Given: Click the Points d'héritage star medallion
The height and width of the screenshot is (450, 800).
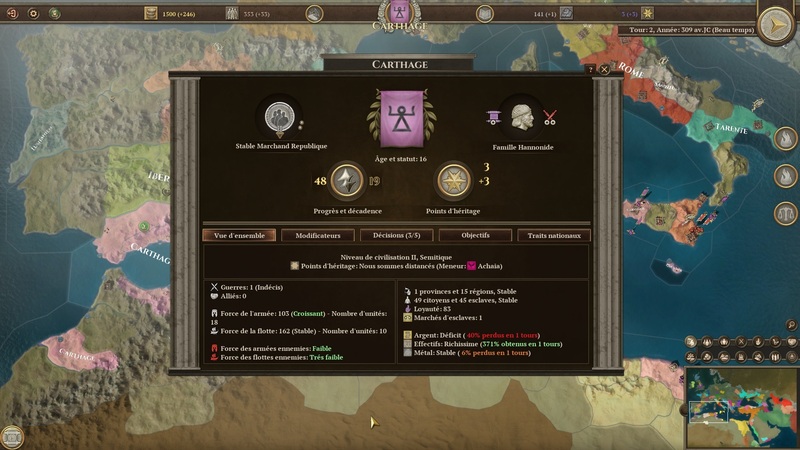Looking at the screenshot, I should [x=454, y=181].
